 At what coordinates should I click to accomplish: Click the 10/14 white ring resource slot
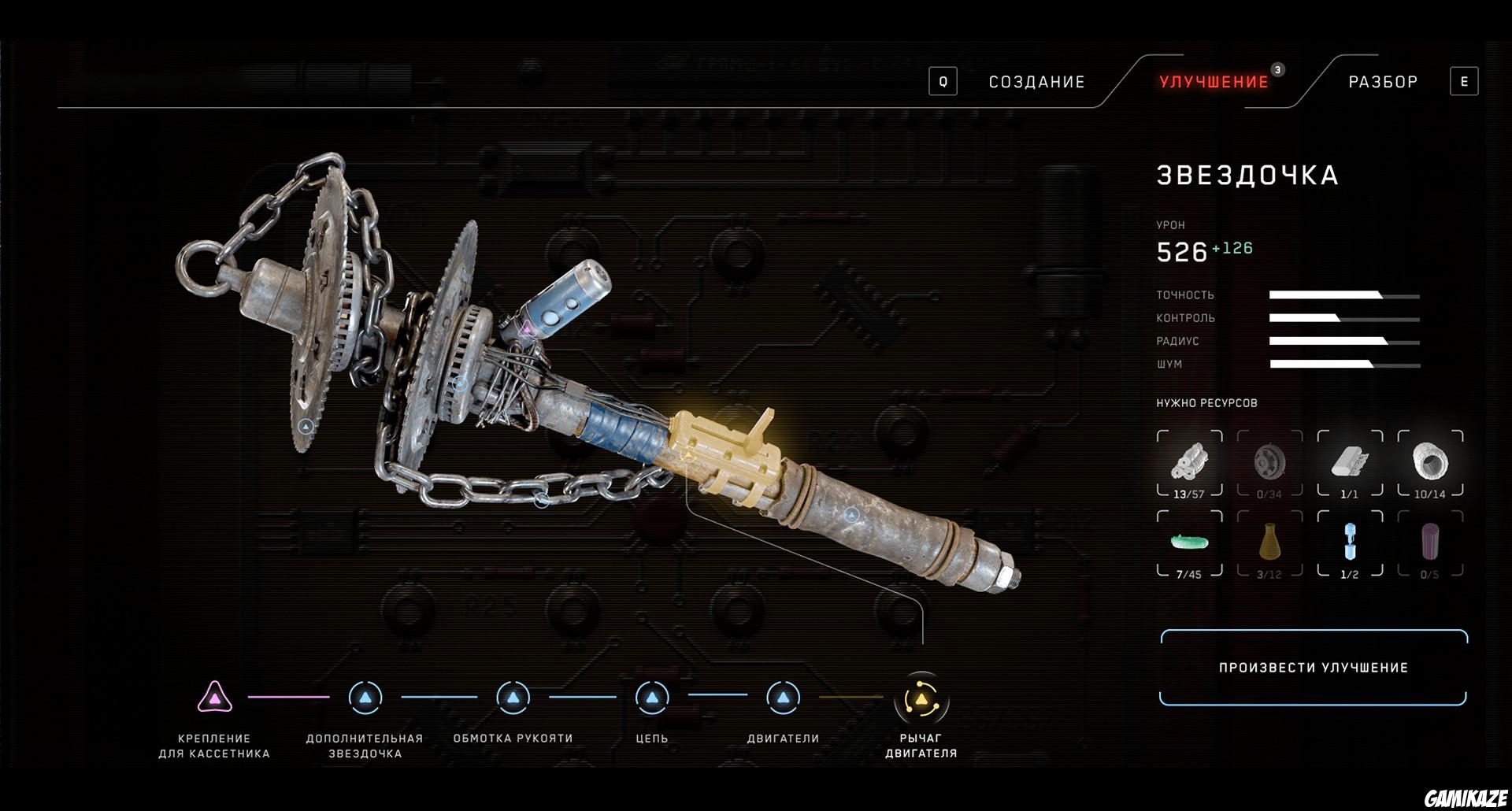tap(1430, 463)
